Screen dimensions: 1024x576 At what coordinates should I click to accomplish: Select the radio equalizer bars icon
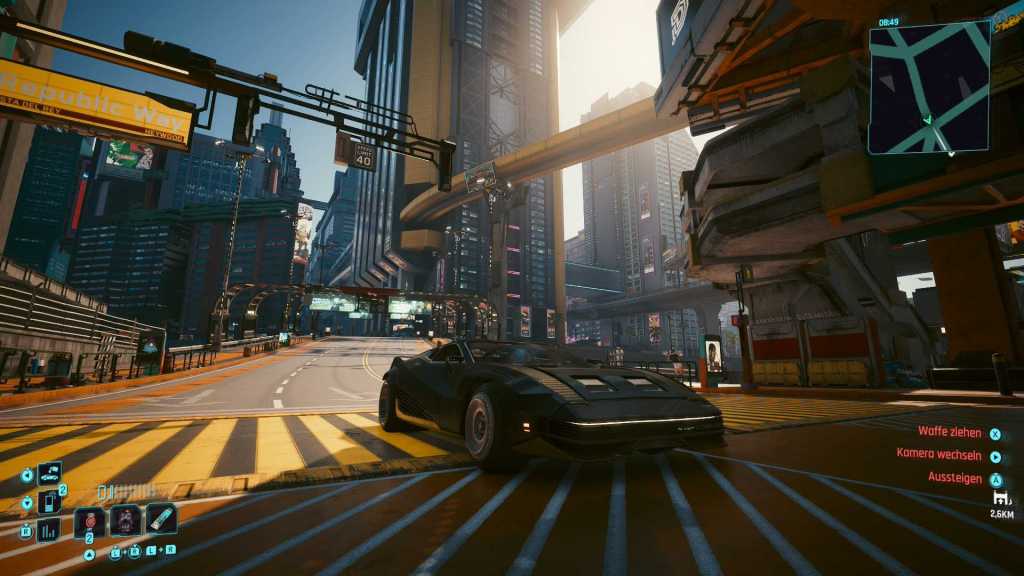[48, 529]
